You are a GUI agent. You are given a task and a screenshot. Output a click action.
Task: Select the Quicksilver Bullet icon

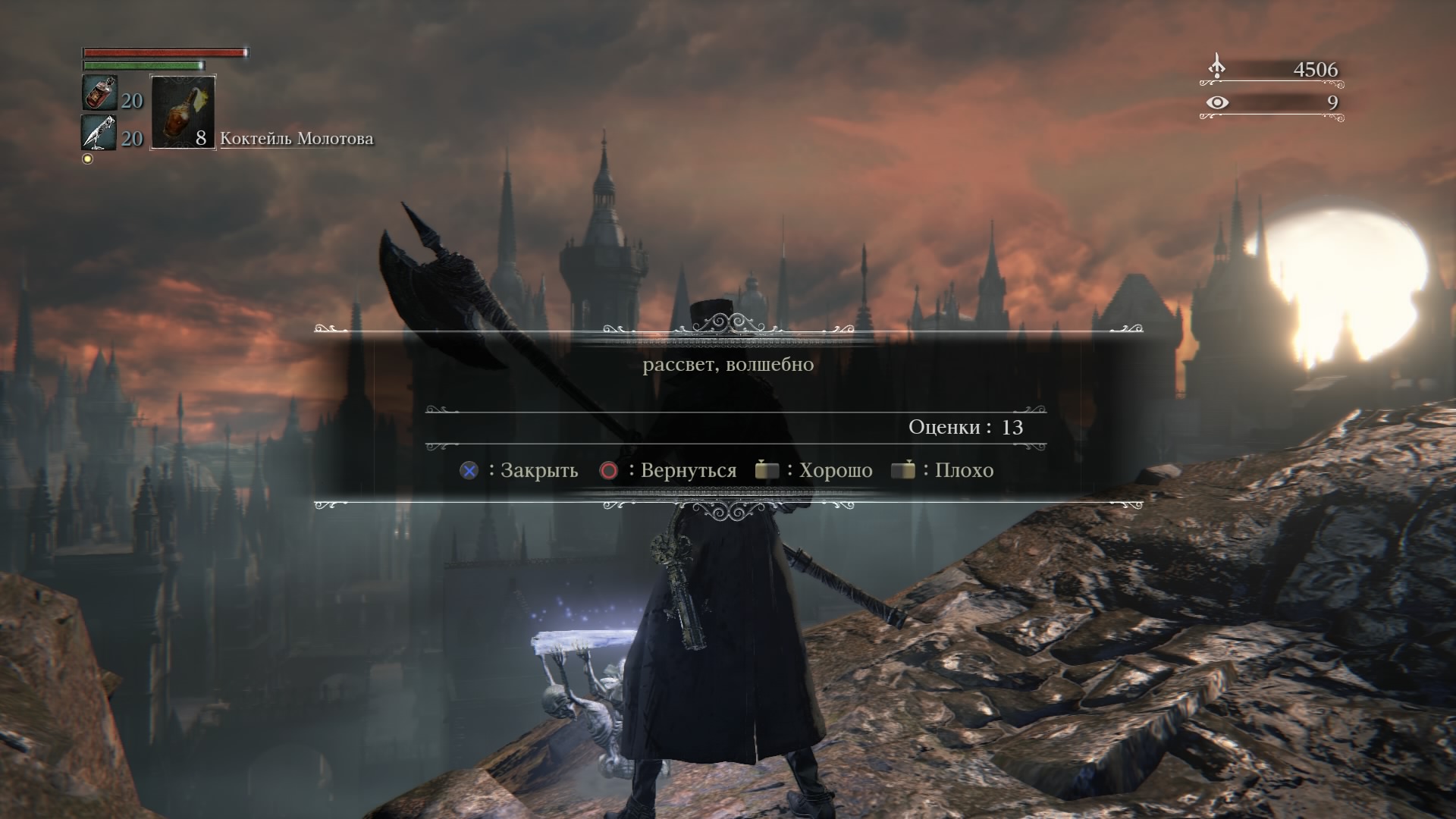pos(99,133)
